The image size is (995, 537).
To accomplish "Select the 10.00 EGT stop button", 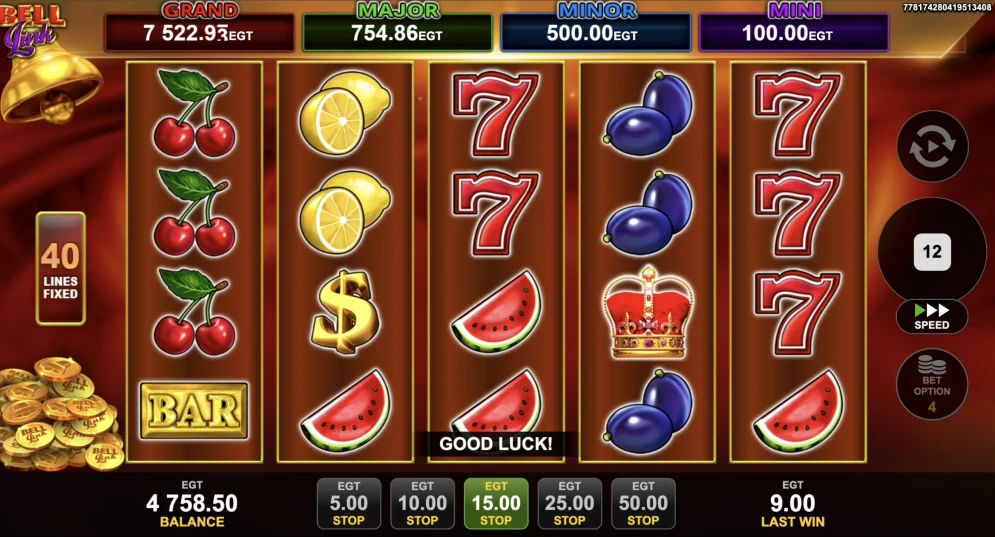I will (x=422, y=503).
